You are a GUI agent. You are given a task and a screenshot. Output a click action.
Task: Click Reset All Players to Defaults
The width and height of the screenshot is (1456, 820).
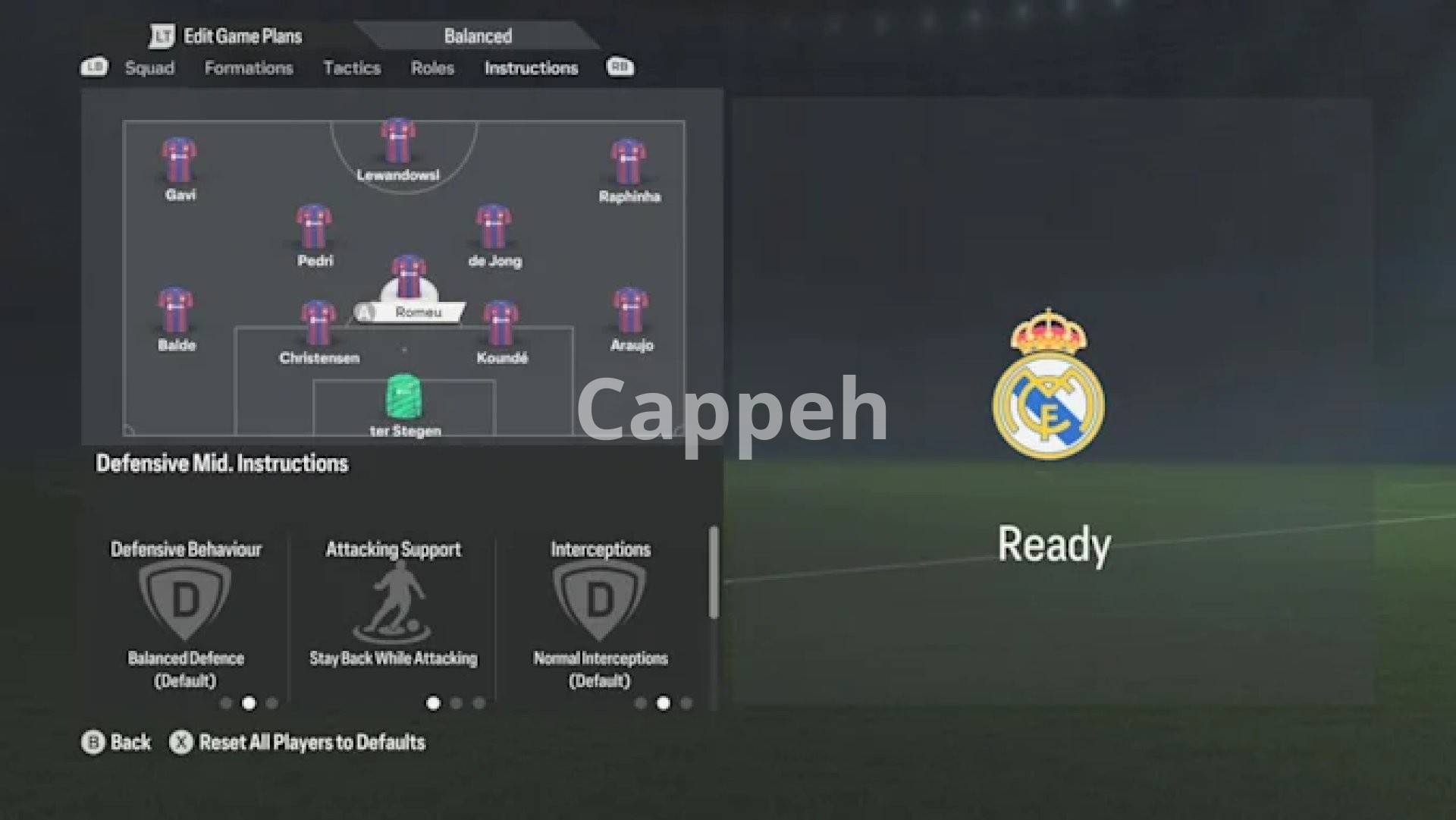[311, 743]
